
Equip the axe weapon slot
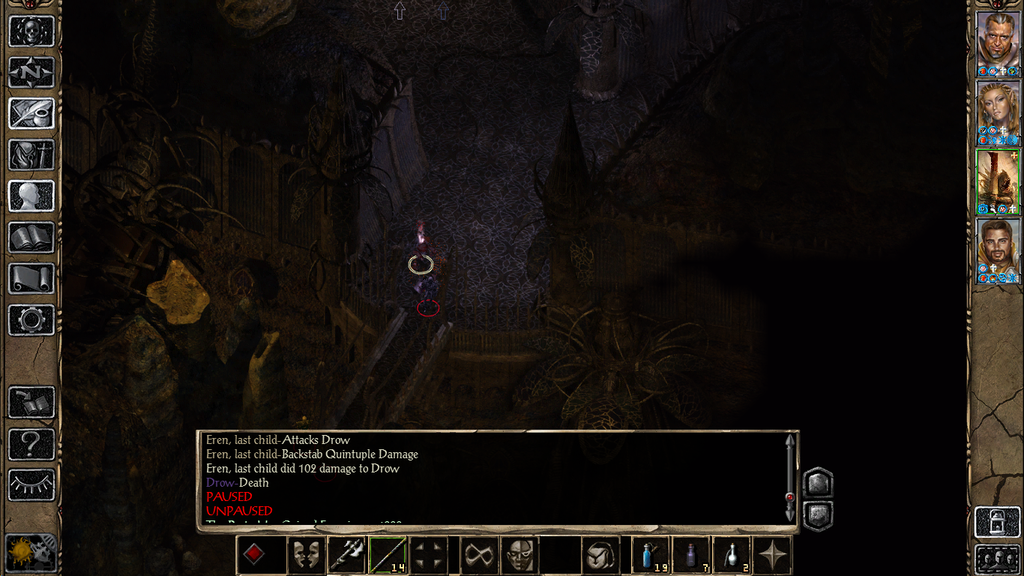(346, 555)
